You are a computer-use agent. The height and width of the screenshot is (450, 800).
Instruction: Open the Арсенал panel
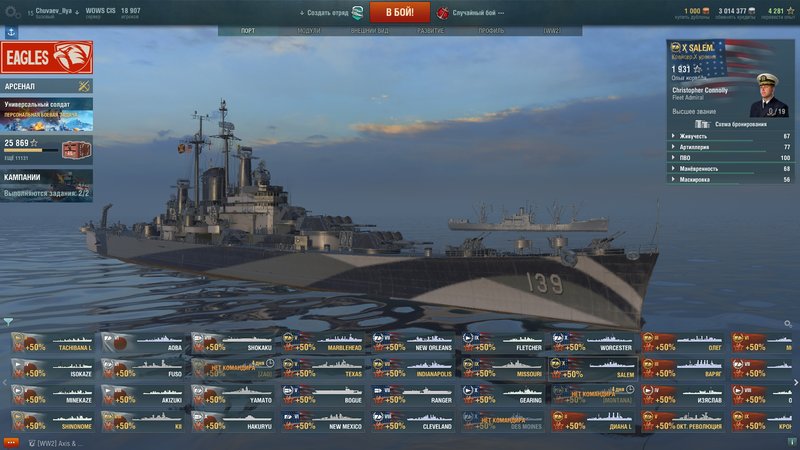[47, 86]
